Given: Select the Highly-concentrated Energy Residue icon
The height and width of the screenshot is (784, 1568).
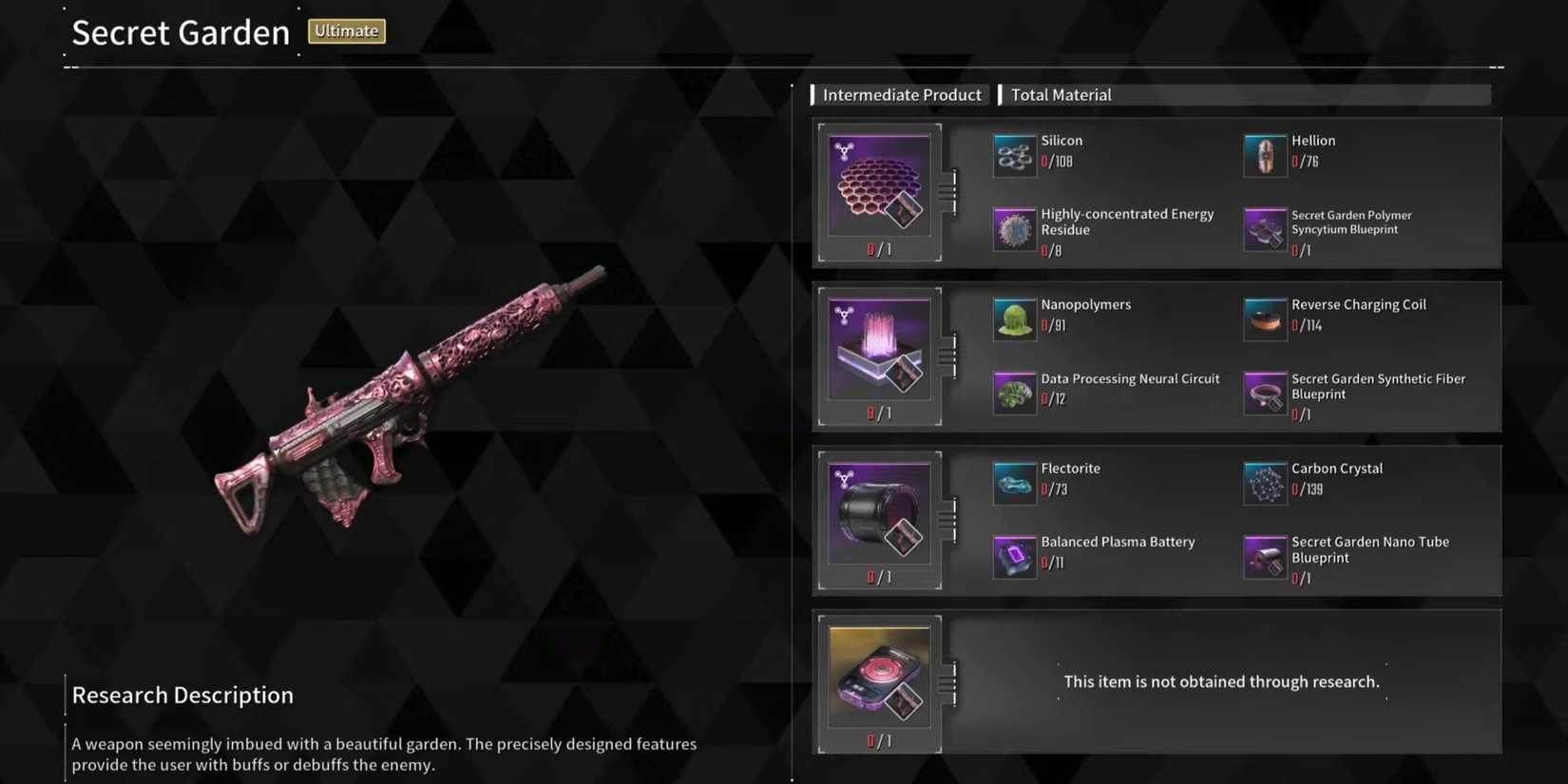Looking at the screenshot, I should coord(1013,229).
